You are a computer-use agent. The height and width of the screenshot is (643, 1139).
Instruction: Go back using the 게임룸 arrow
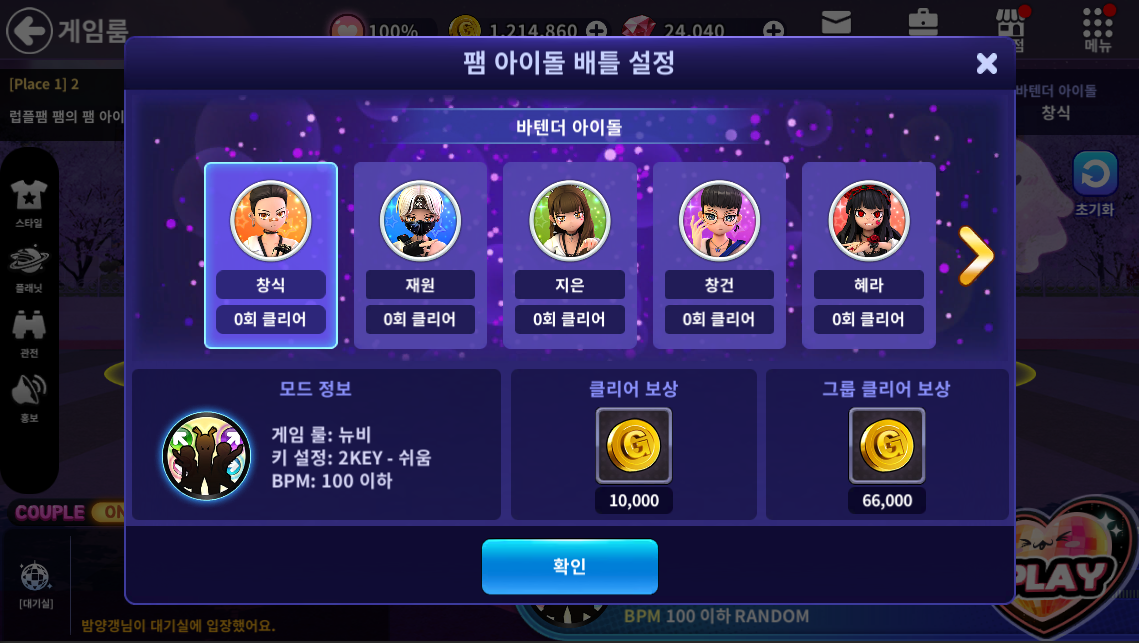tap(30, 30)
